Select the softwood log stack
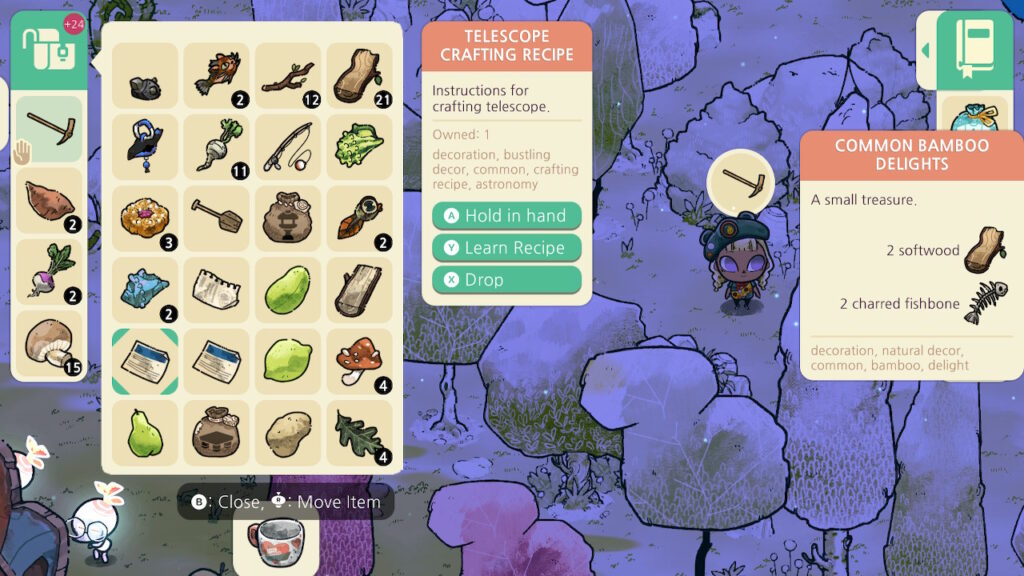Image resolution: width=1024 pixels, height=576 pixels. (x=360, y=76)
